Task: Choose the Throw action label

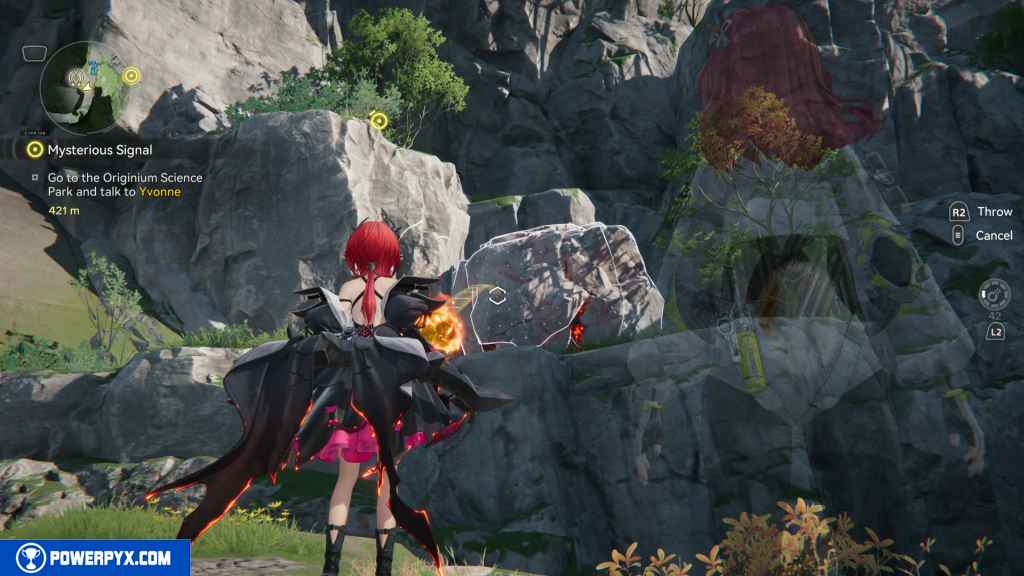Action: click(x=994, y=212)
